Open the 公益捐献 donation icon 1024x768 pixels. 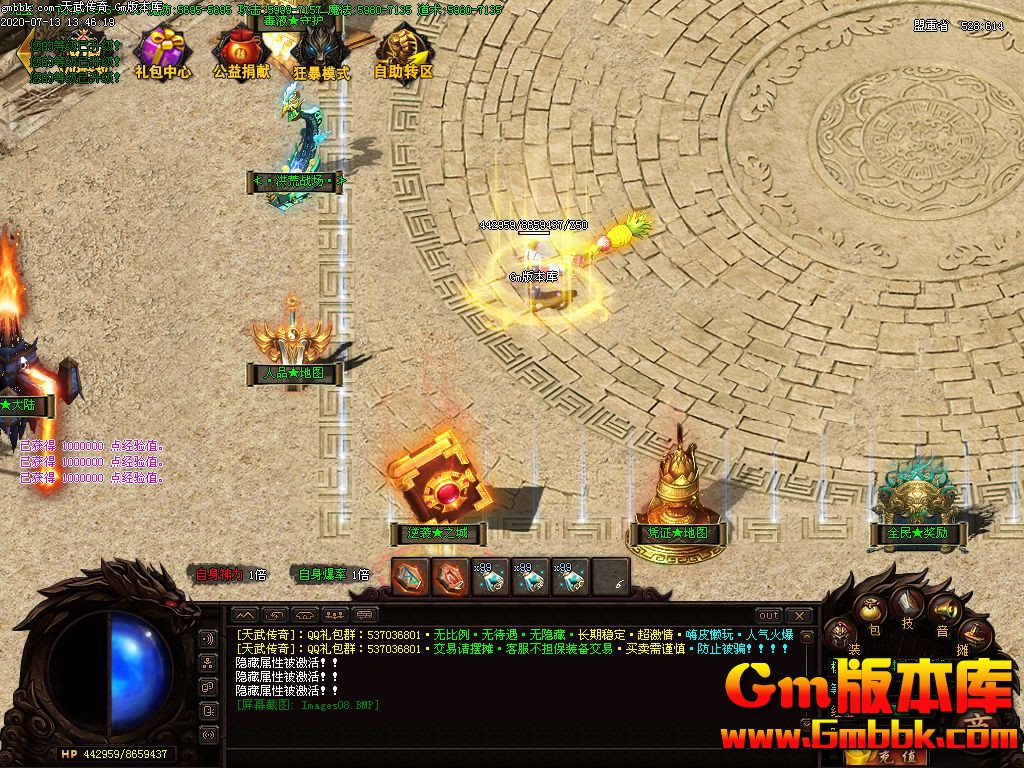[x=241, y=50]
